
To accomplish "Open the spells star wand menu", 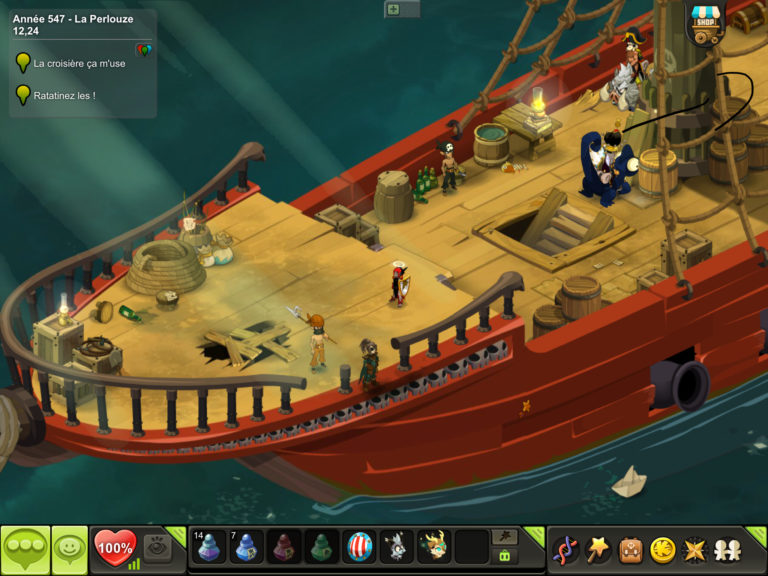I will pyautogui.click(x=598, y=549).
